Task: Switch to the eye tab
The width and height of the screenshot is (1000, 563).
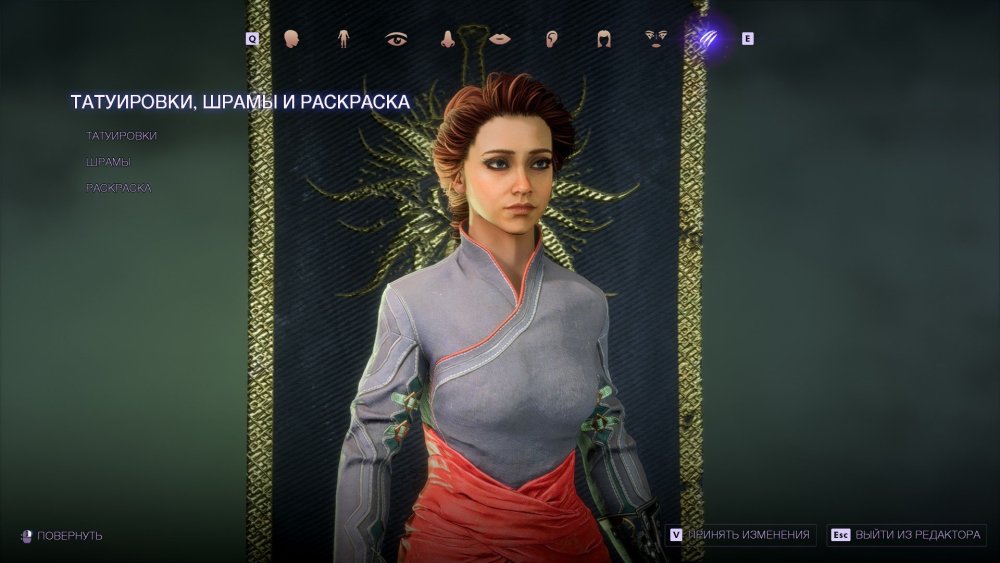Action: [x=396, y=39]
